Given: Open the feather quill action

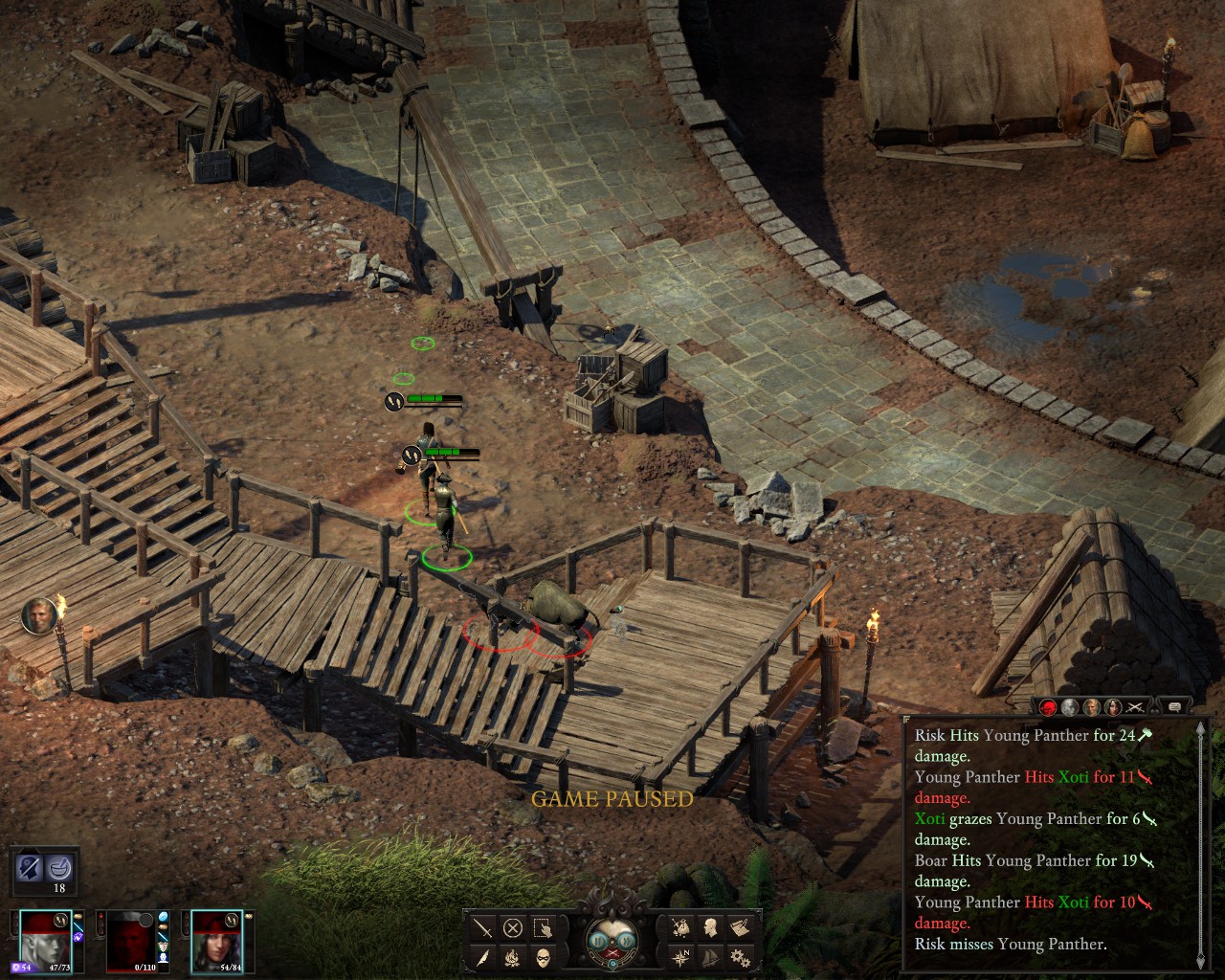Looking at the screenshot, I should [483, 957].
